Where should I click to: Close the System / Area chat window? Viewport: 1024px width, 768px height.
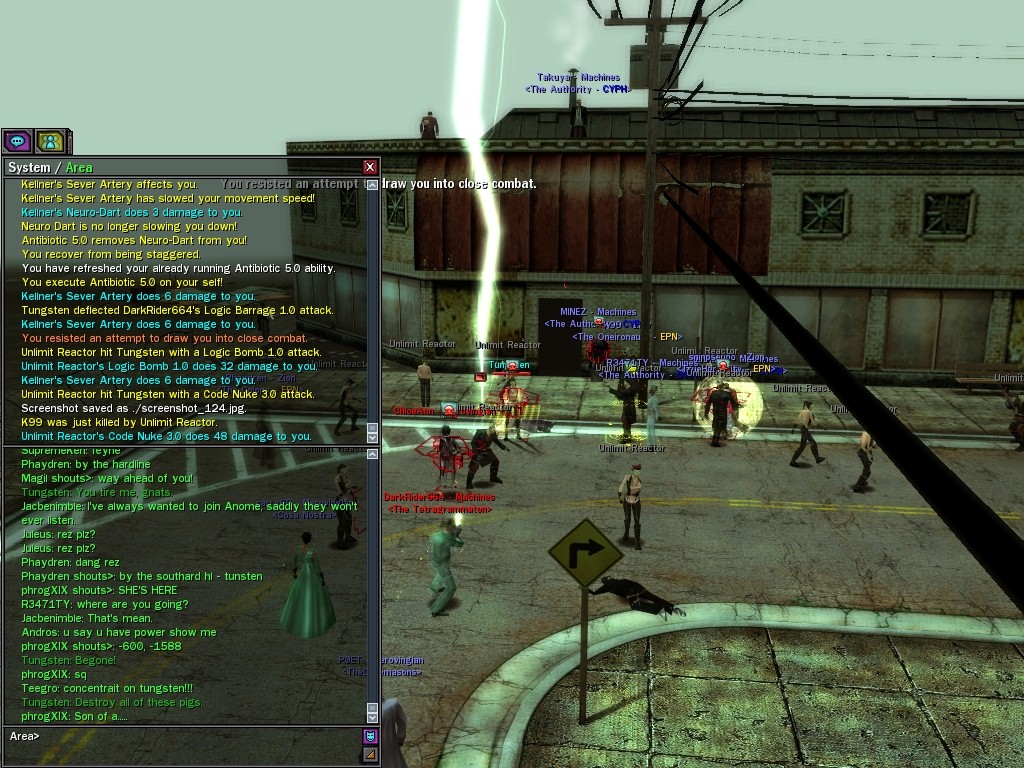pos(370,167)
